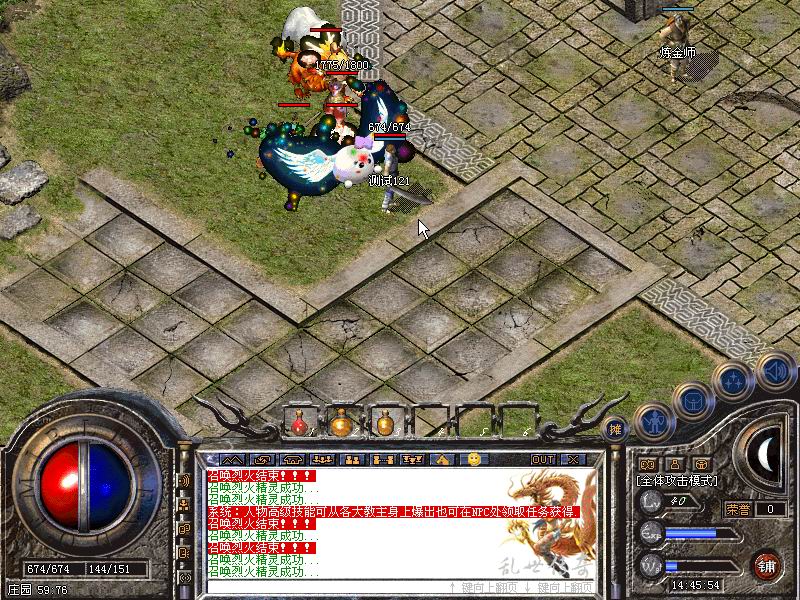Viewport: 800px width, 600px height.
Task: Open the bag round button
Action: (x=693, y=400)
